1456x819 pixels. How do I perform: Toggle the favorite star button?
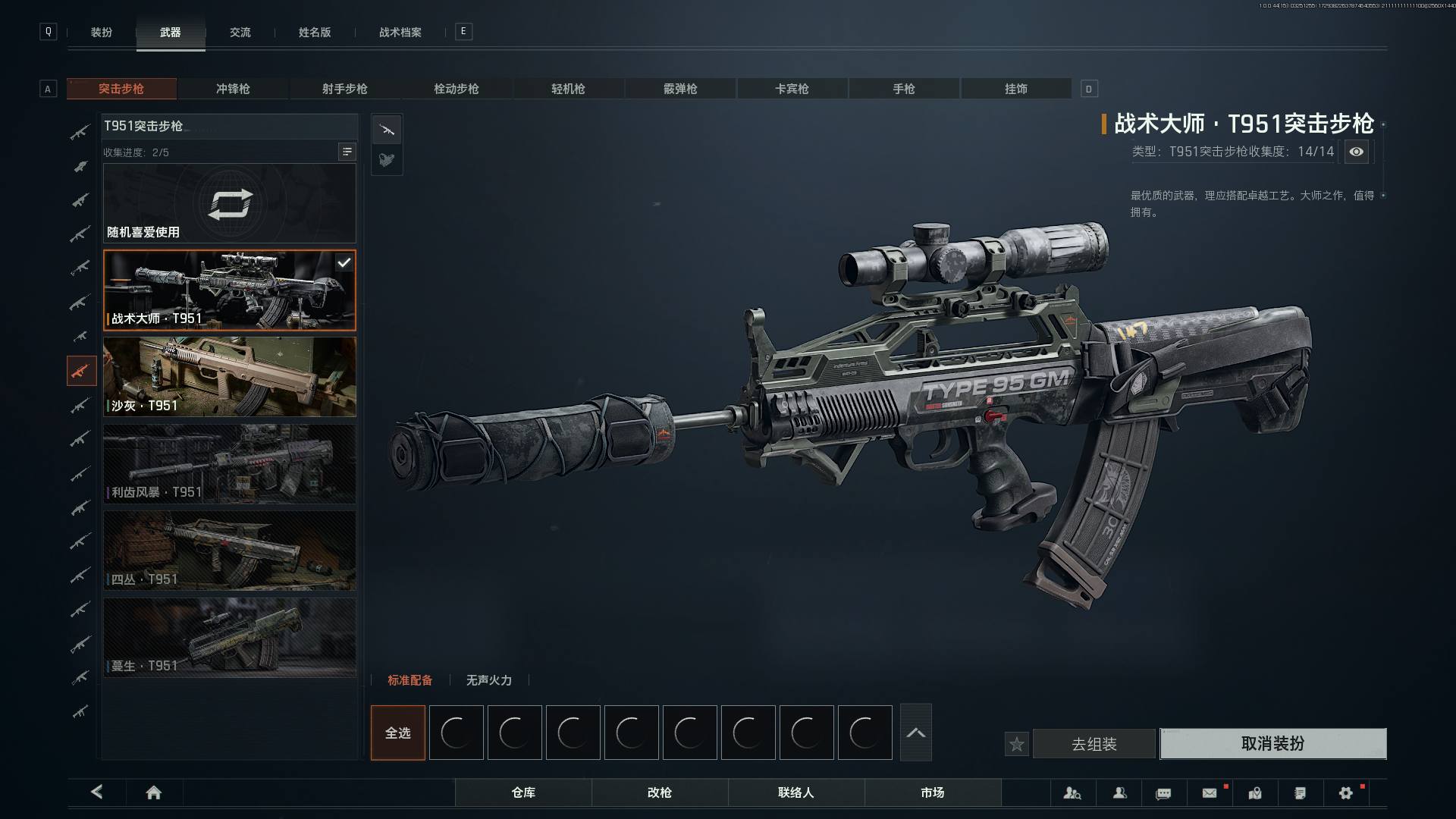click(x=1017, y=745)
